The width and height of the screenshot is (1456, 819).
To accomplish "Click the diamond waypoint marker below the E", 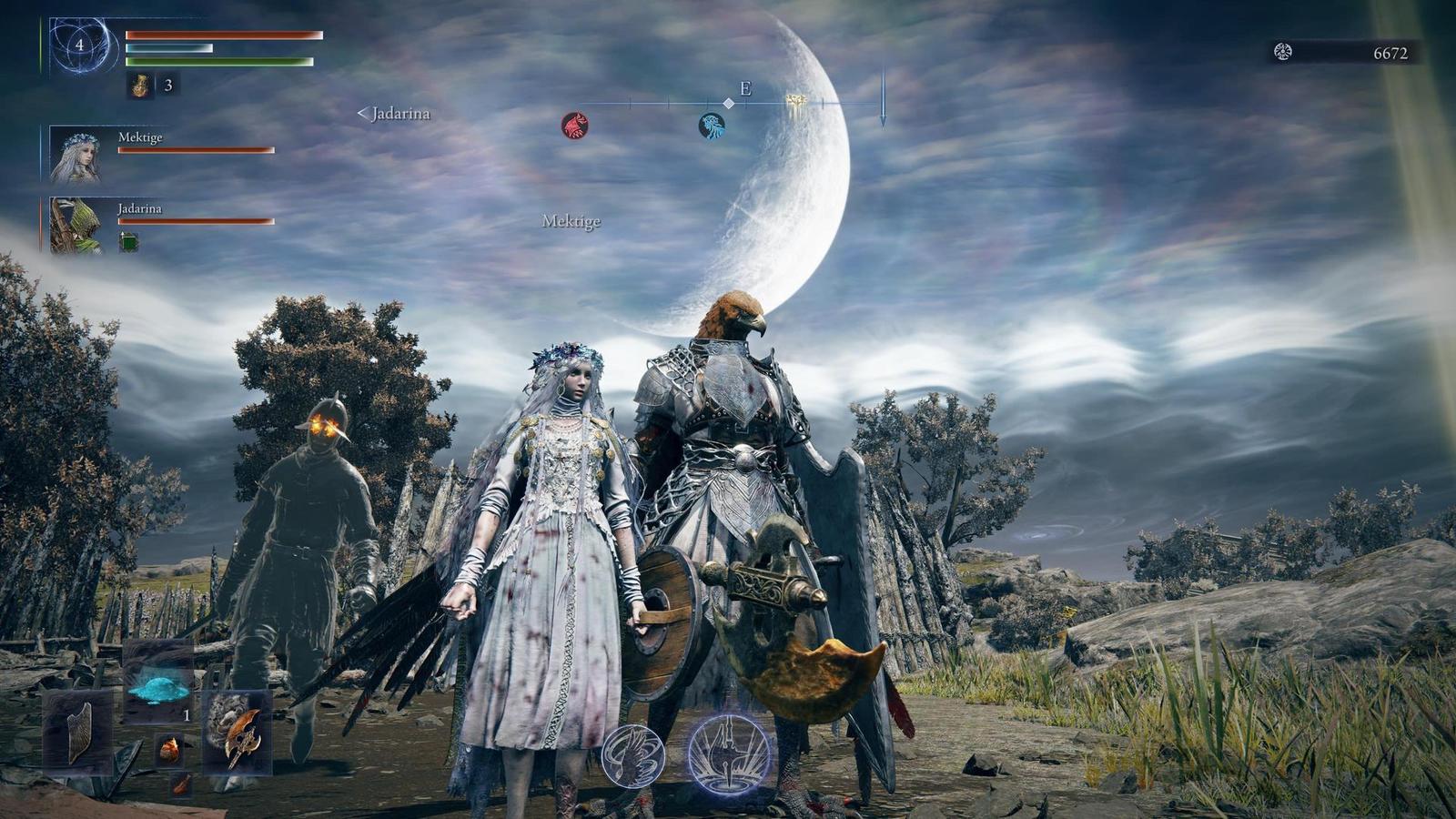I will click(728, 102).
